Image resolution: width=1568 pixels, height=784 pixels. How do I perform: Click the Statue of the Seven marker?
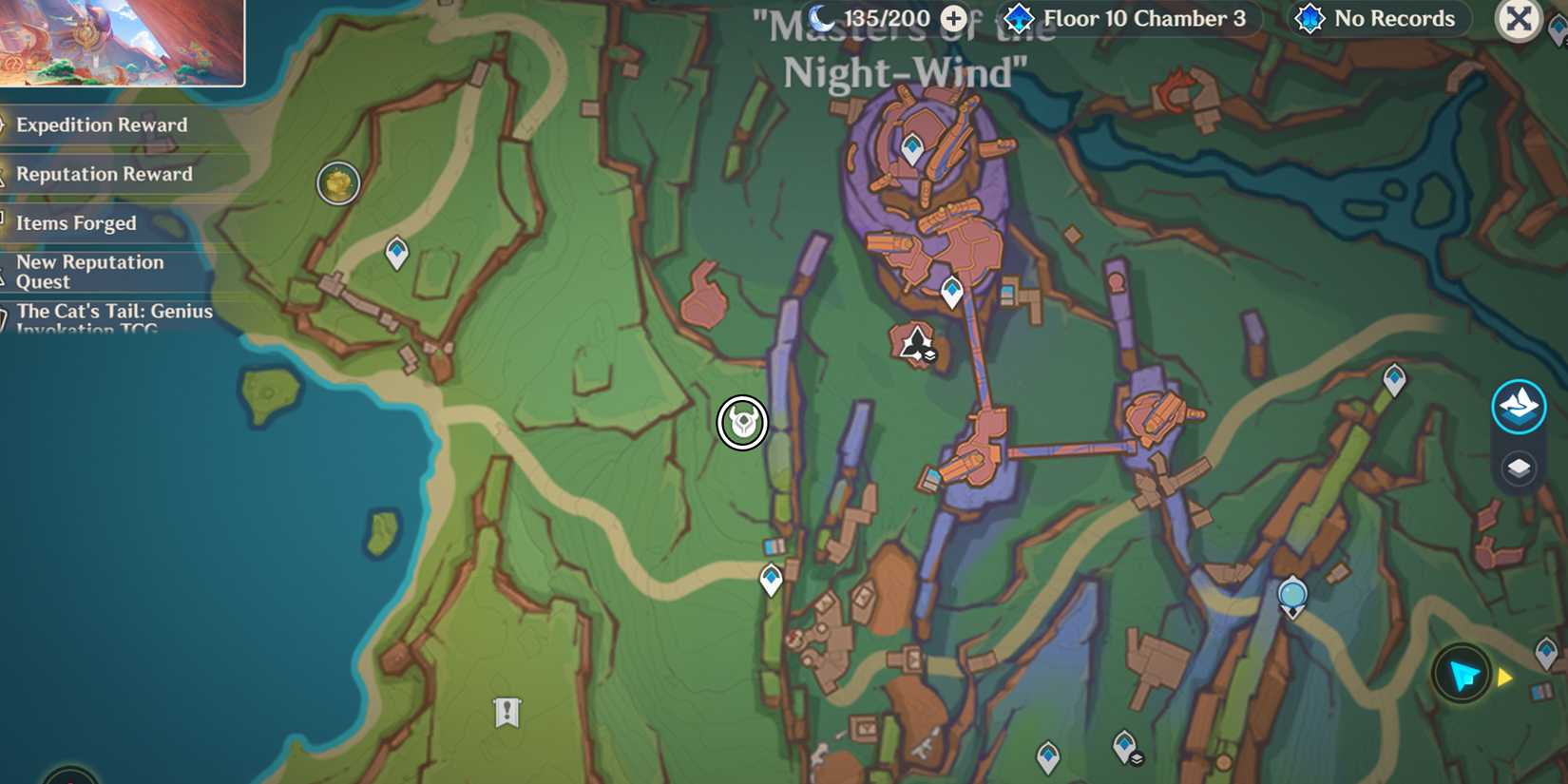(x=1291, y=593)
